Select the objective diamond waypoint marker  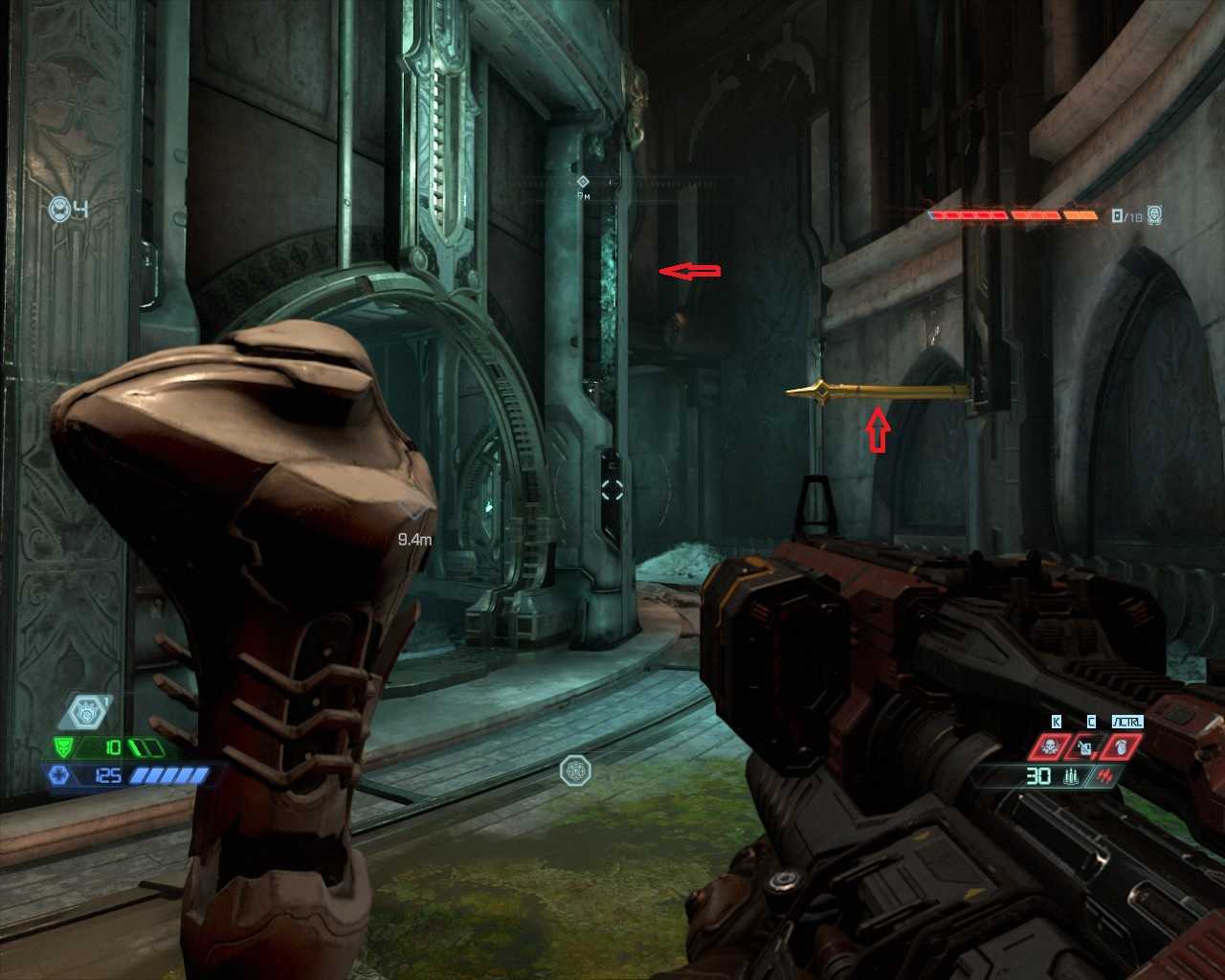tap(582, 181)
